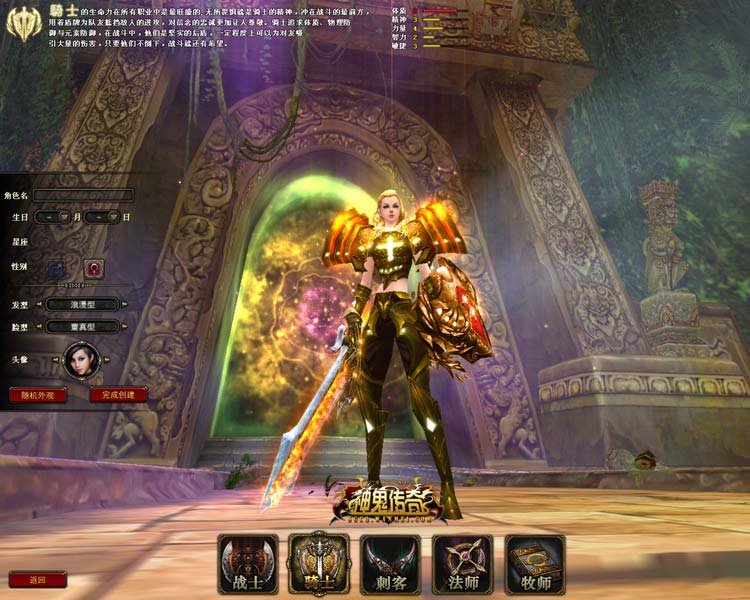The image size is (750, 600).
Task: Open the birthday day (日) dropdown
Action: point(113,216)
